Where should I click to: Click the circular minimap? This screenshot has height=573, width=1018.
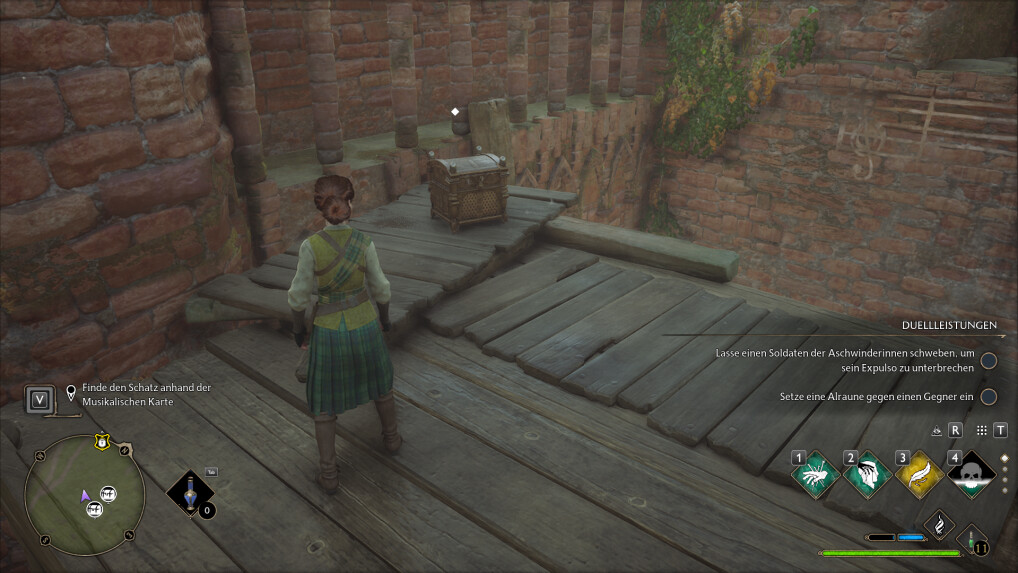click(84, 496)
